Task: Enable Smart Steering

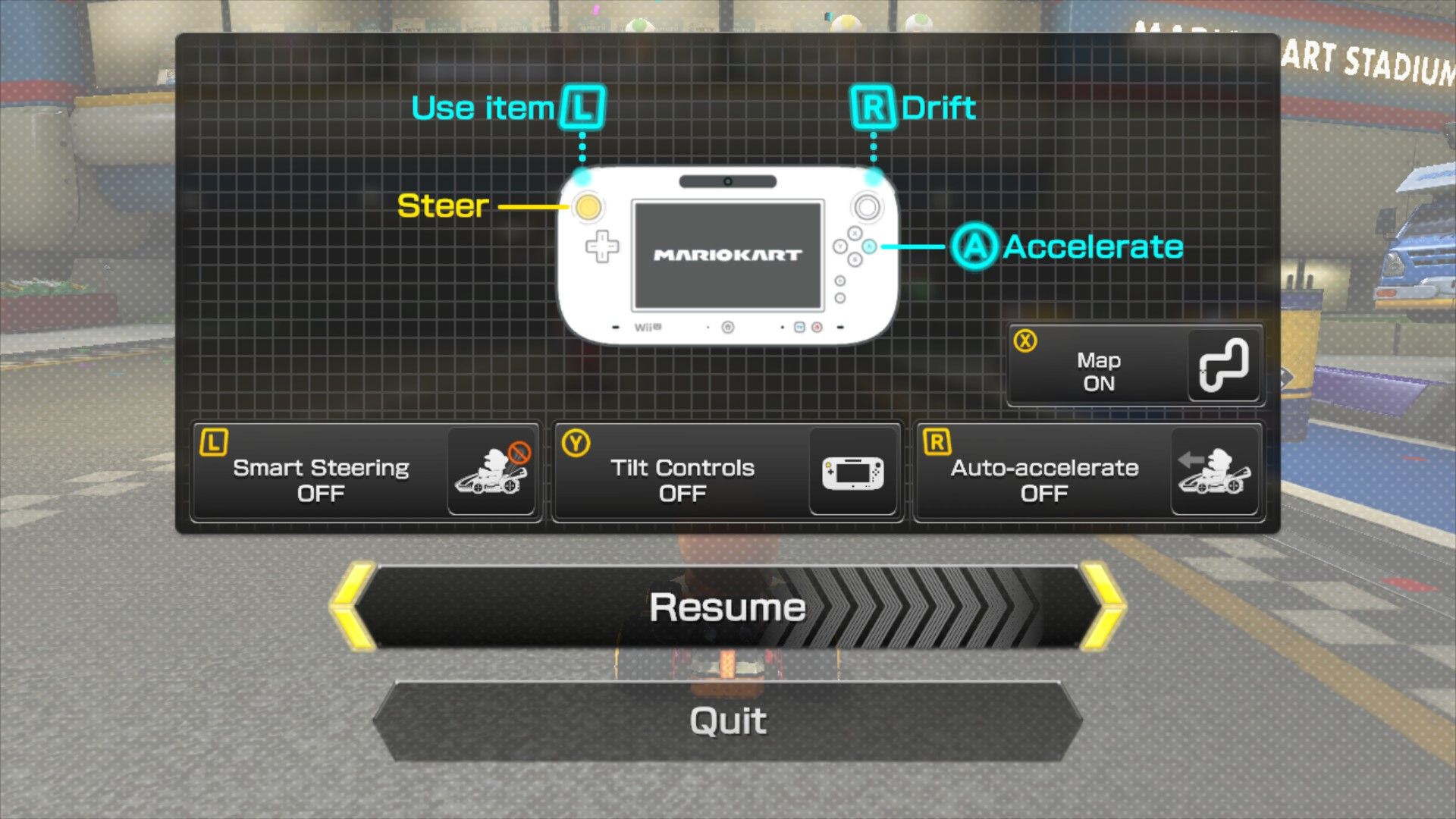Action: pos(366,471)
